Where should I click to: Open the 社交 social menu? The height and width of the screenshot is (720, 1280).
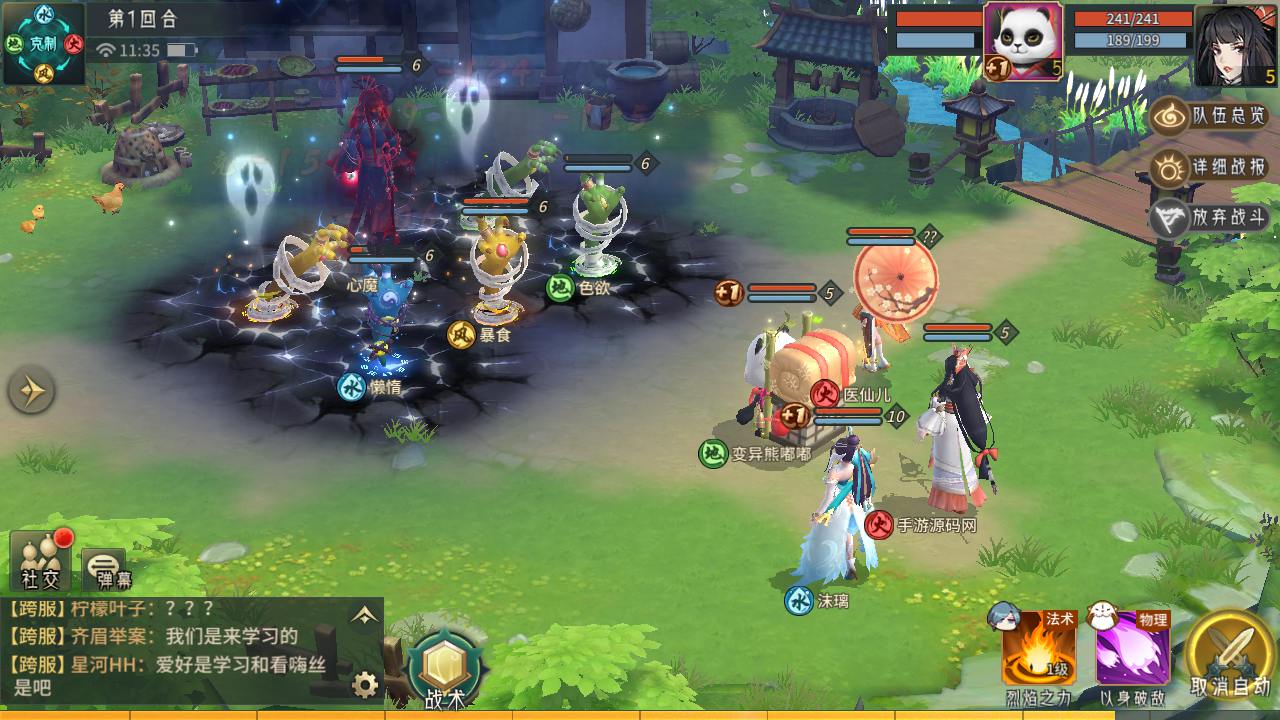pos(42,561)
